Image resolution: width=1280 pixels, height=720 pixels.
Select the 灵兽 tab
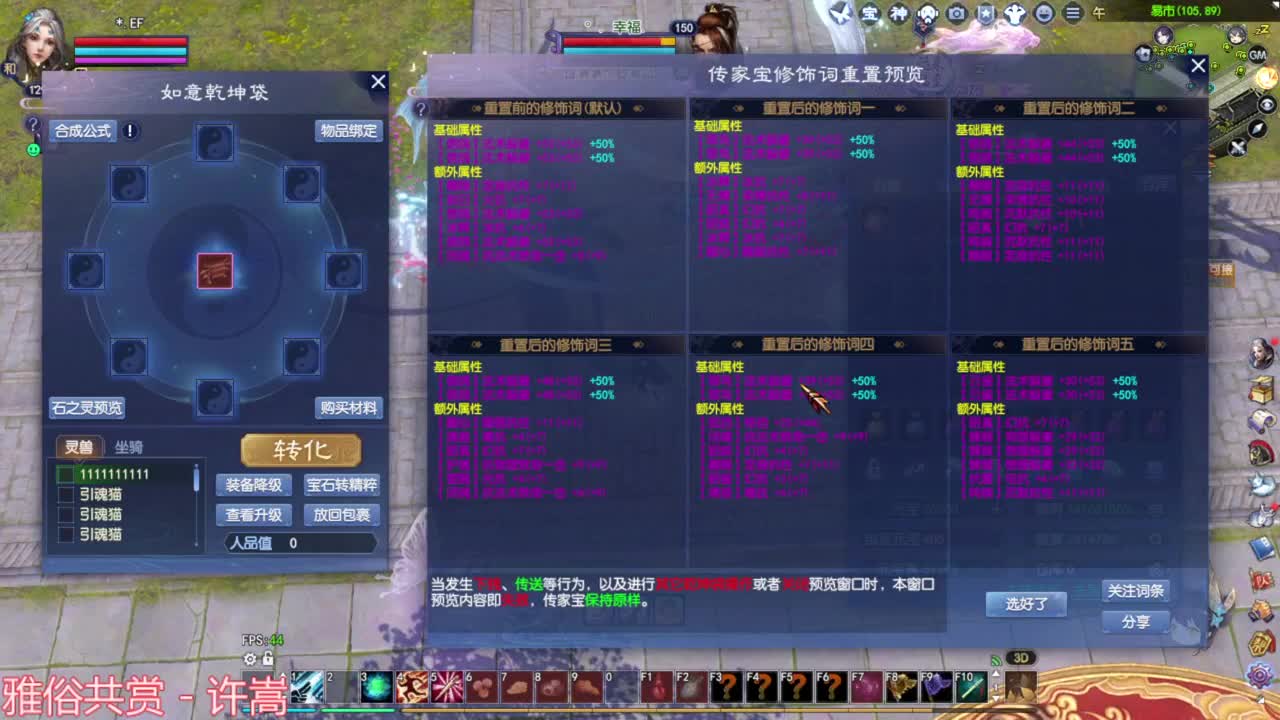click(79, 446)
